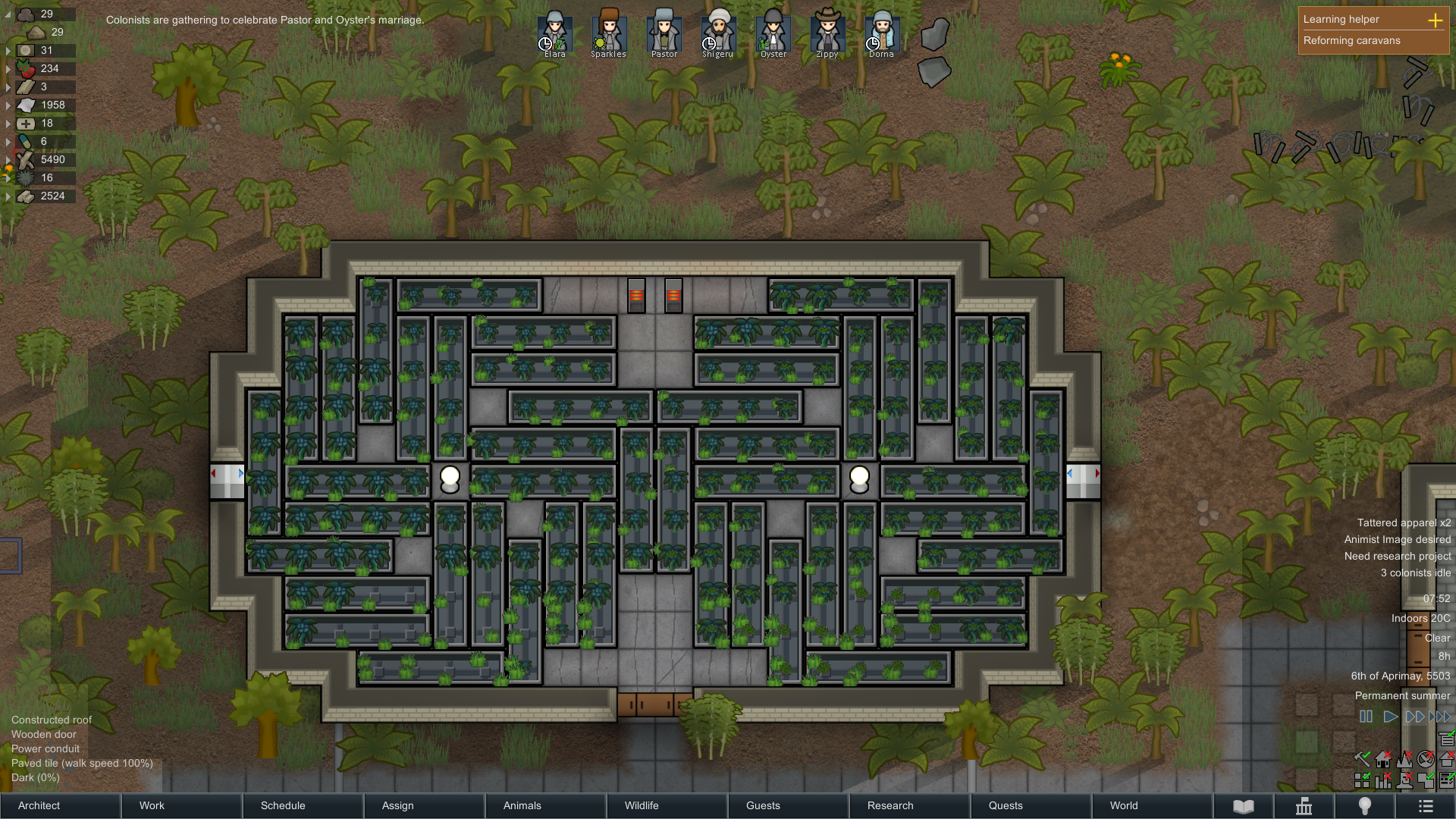Click the pillar icon in the bottom taskbar
1456x819 pixels.
(x=1304, y=805)
